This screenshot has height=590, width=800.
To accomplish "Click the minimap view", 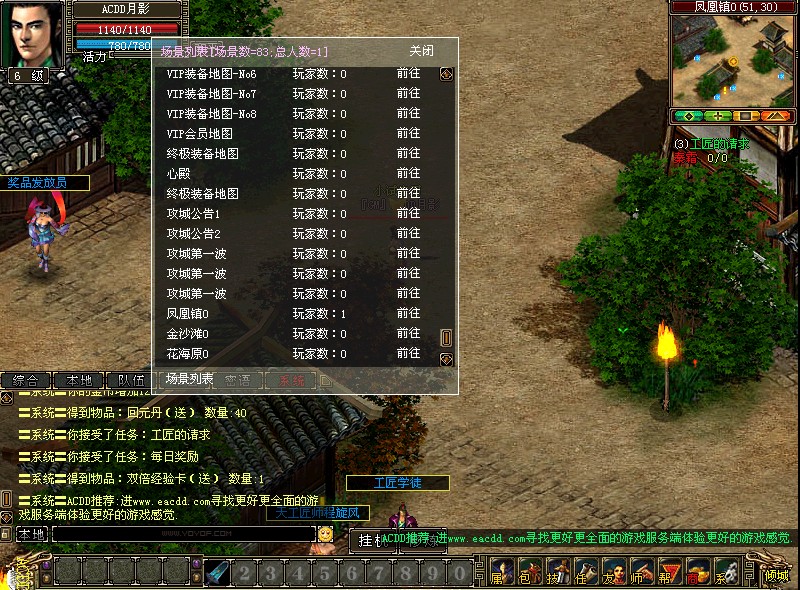I will [732, 60].
